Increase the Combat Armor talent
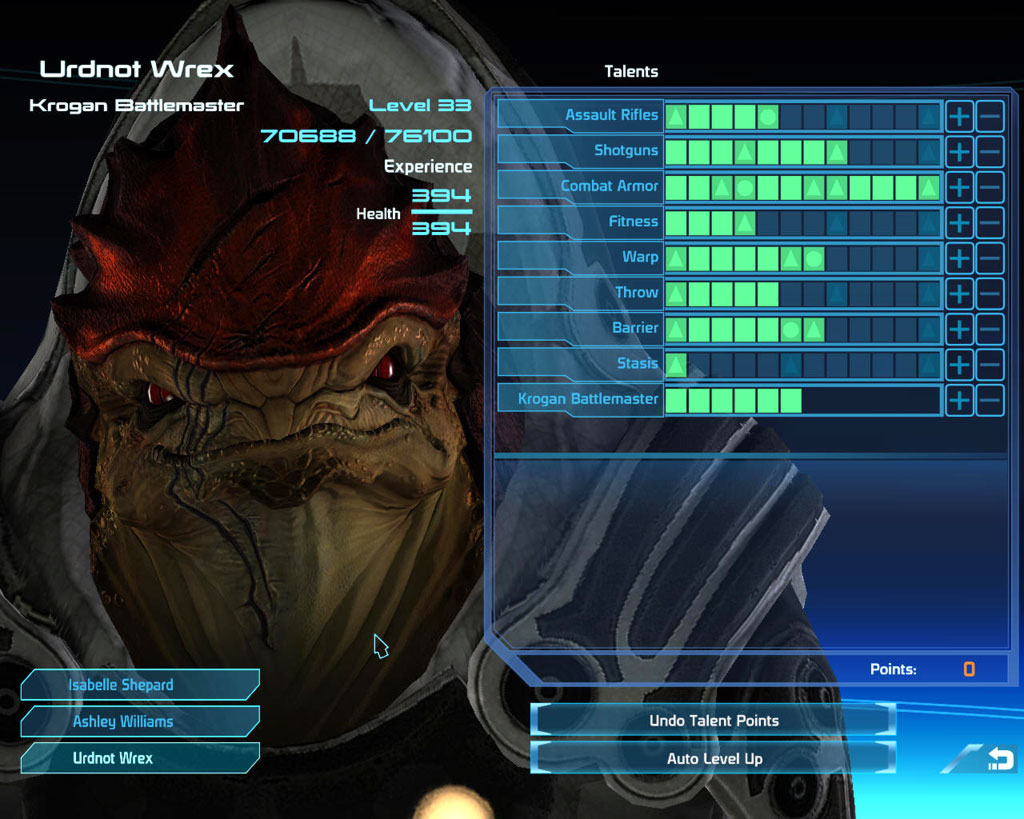Screen dimensions: 1024x819 [959, 186]
